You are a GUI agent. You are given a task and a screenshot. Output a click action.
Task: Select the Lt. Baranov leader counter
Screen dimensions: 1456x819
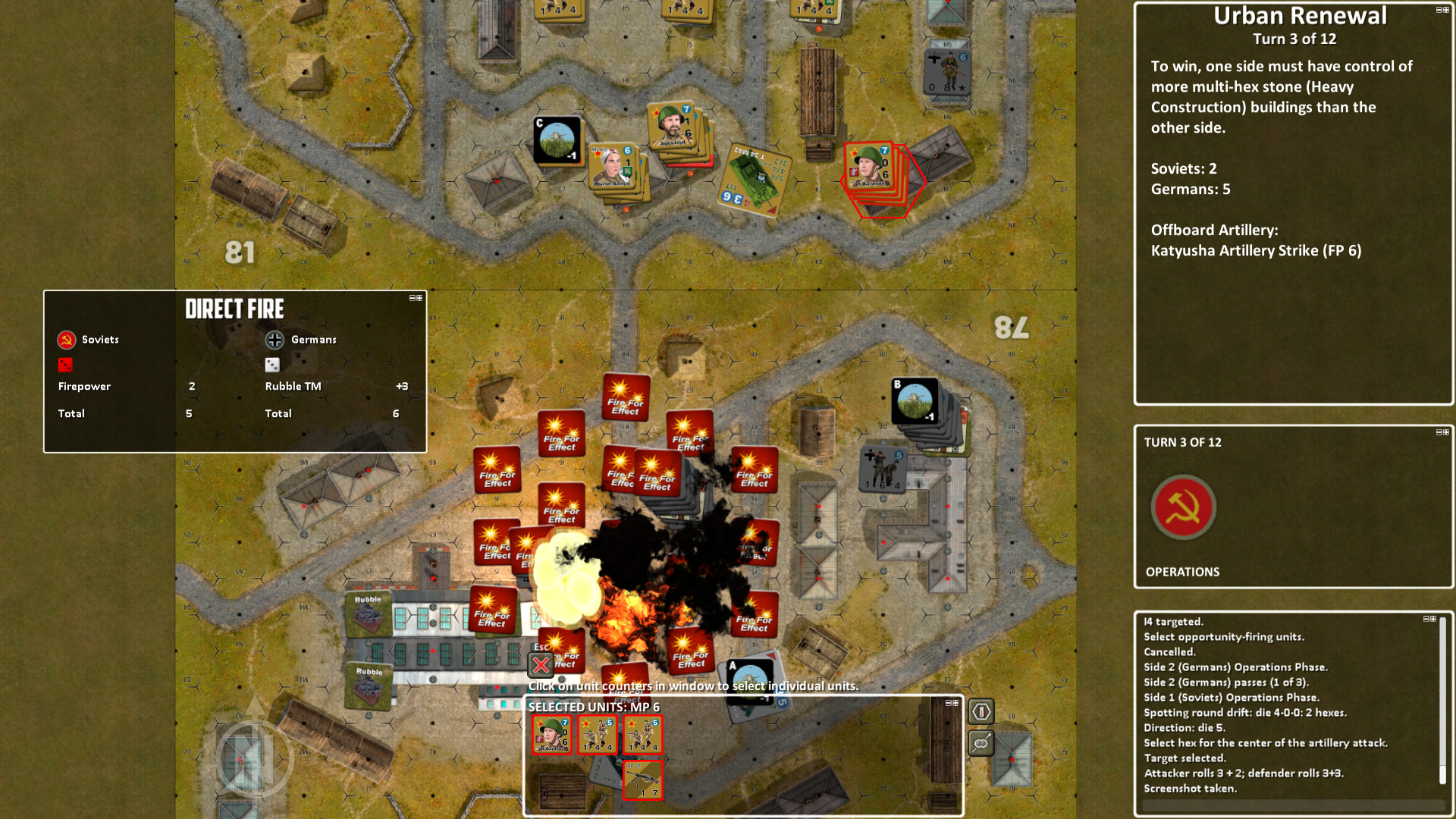[552, 735]
